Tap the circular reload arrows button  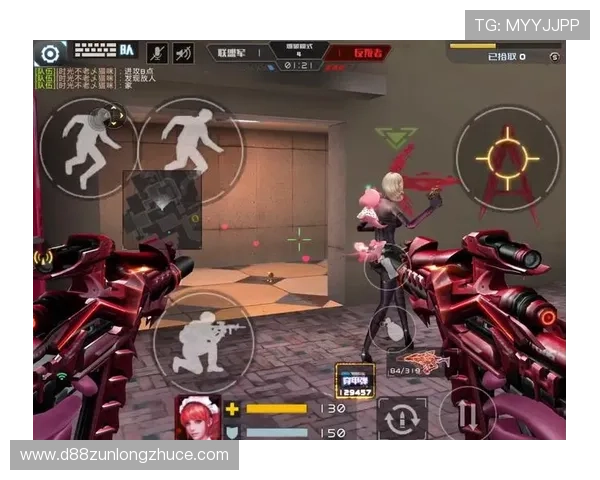402,417
